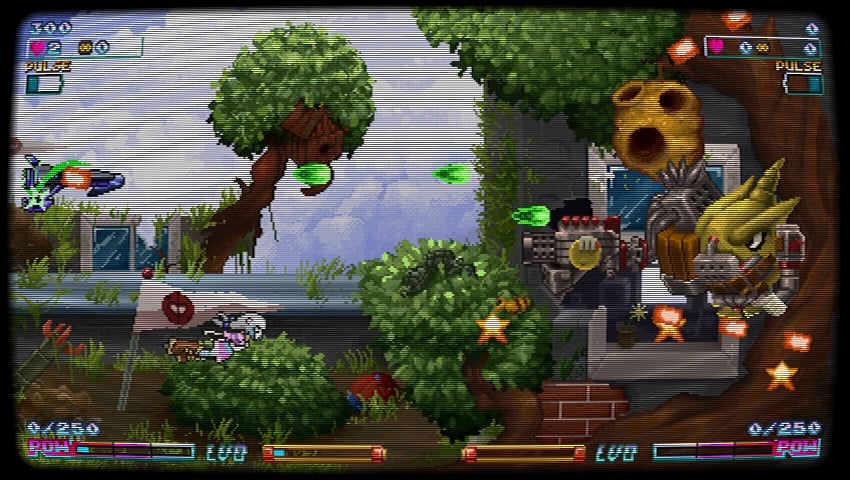850x480 pixels.
Task: Click player two's pink heart lives icon
Action: 717,46
